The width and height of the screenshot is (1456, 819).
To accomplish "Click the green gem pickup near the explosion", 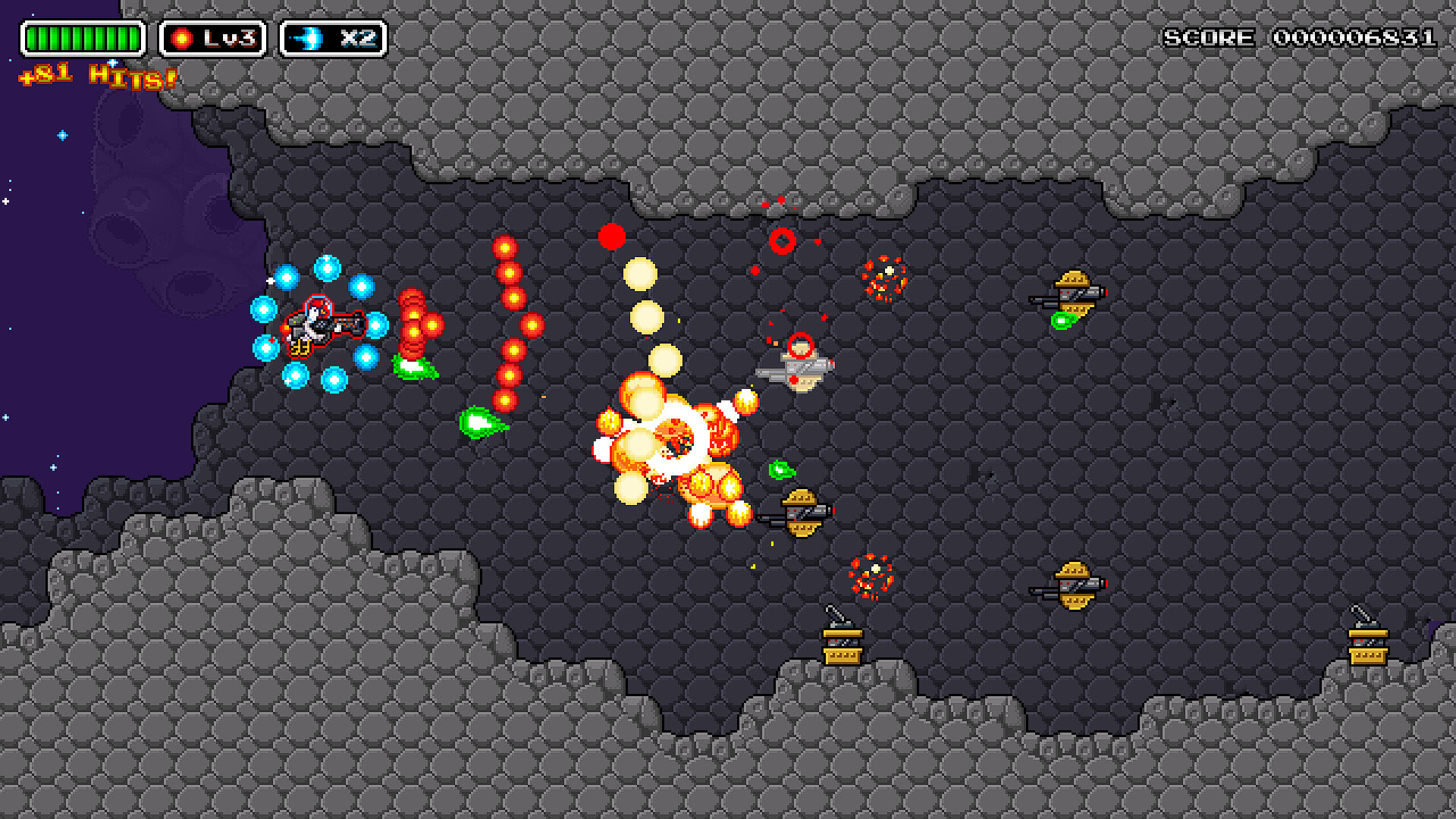I will [x=783, y=470].
